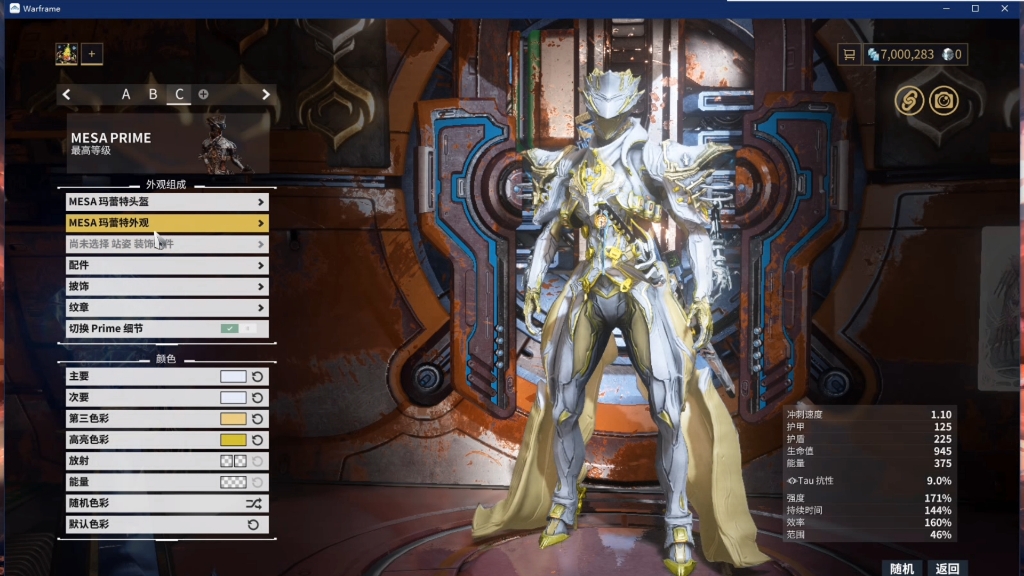Switch to appearance config B
Image resolution: width=1024 pixels, height=576 pixels.
pos(153,95)
